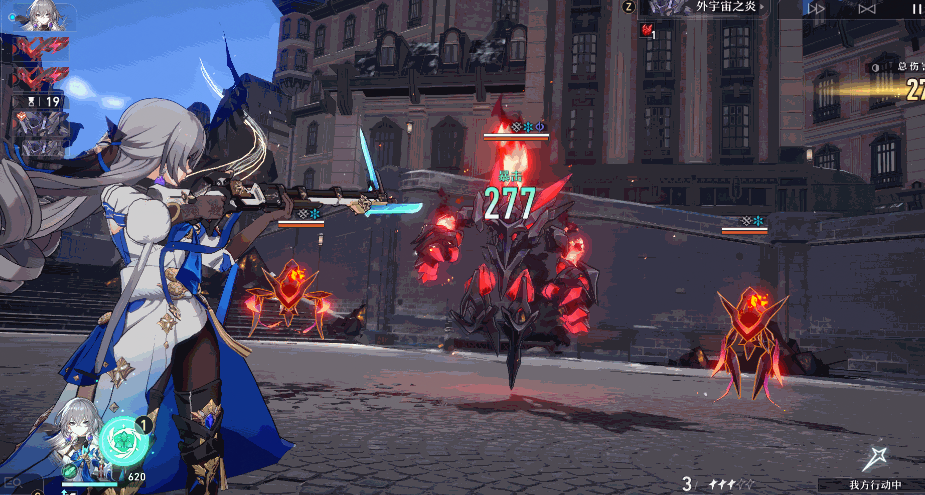Click the shuriken-star skill icon

pos(877,459)
